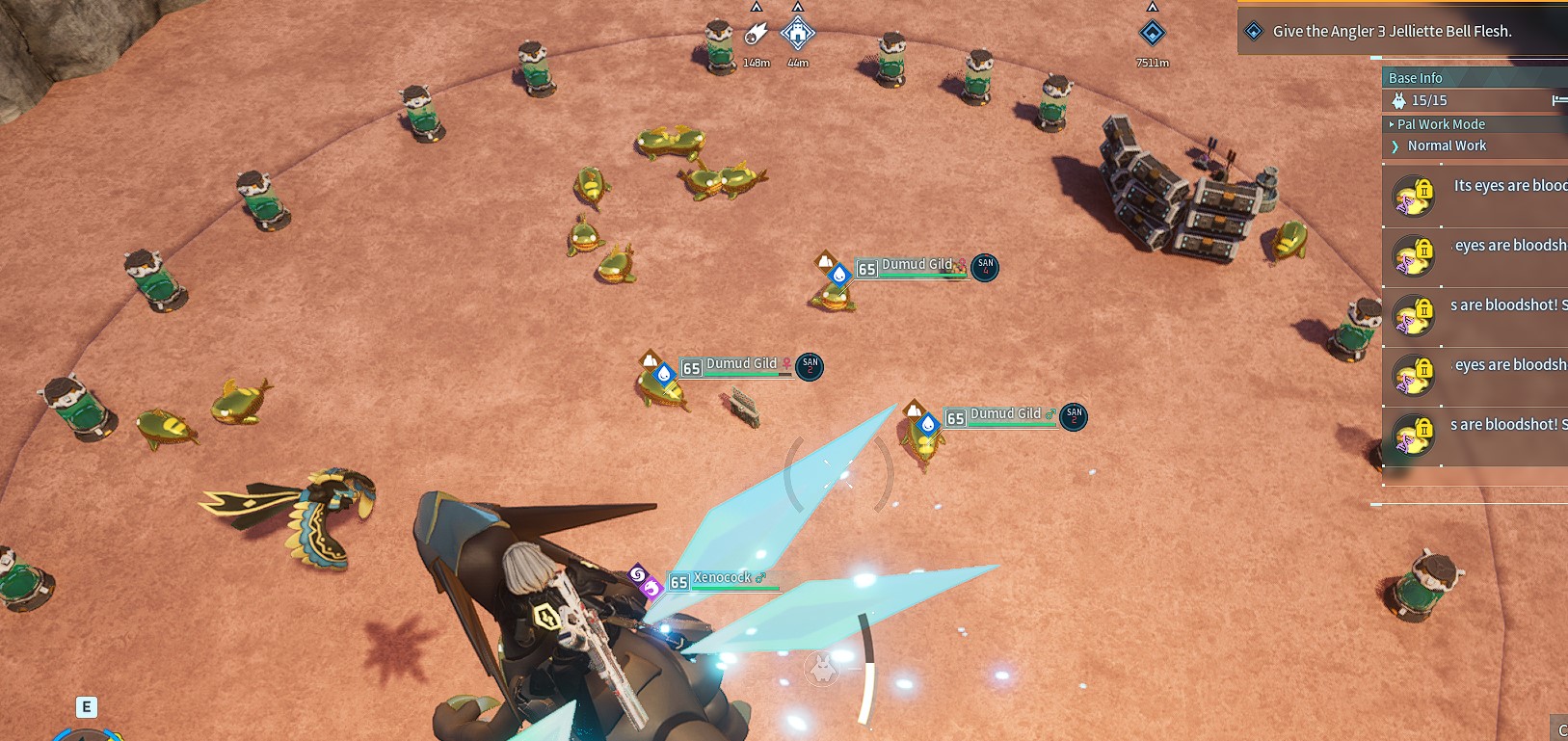Select the Jelliette Bell Flesh quest objective

point(1392,31)
